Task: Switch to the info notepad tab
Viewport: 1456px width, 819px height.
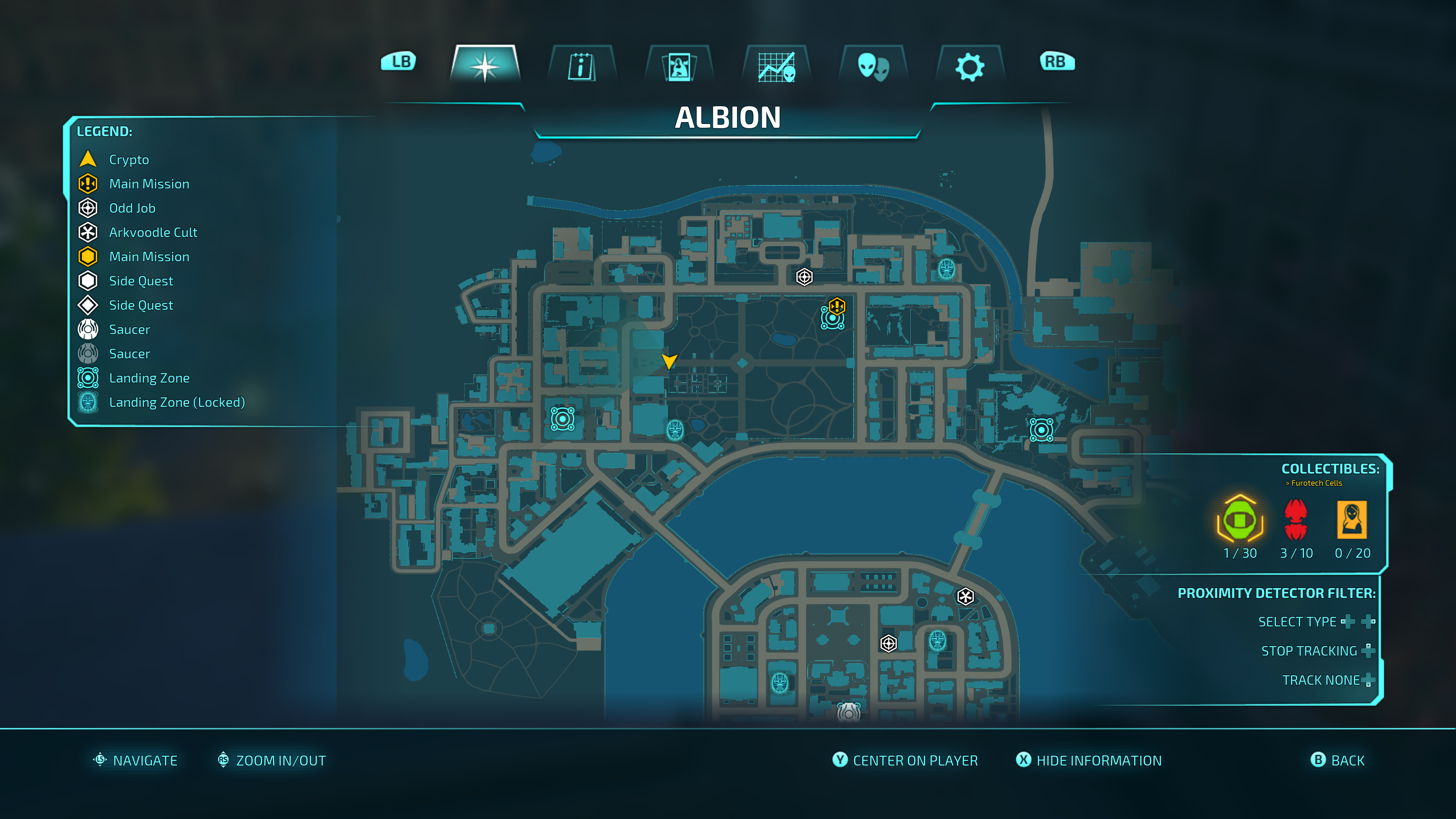Action: point(581,66)
